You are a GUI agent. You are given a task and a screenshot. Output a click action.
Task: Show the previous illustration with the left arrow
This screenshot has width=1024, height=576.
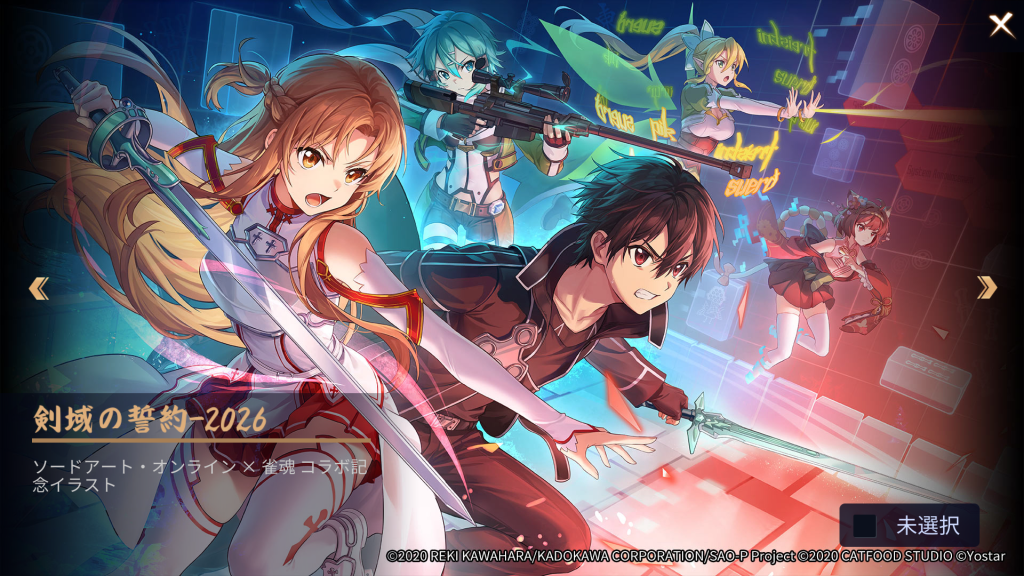(x=38, y=288)
